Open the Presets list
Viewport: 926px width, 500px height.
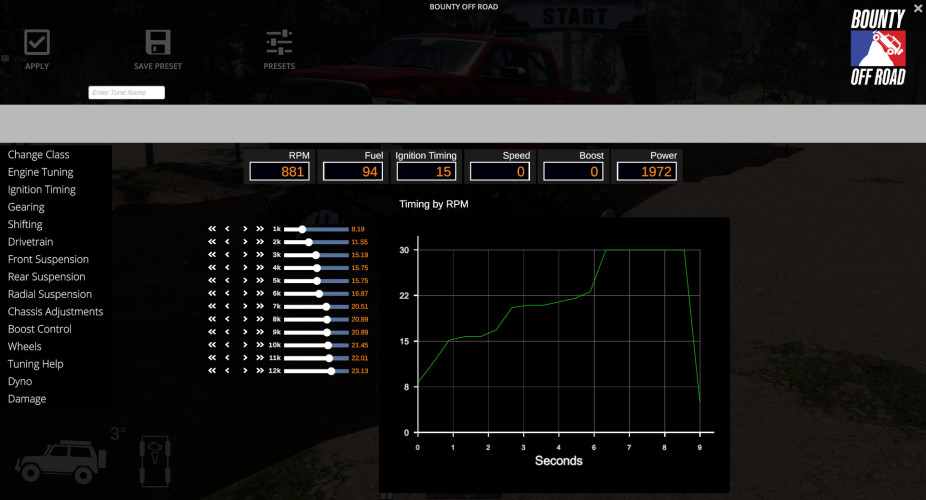(x=279, y=48)
